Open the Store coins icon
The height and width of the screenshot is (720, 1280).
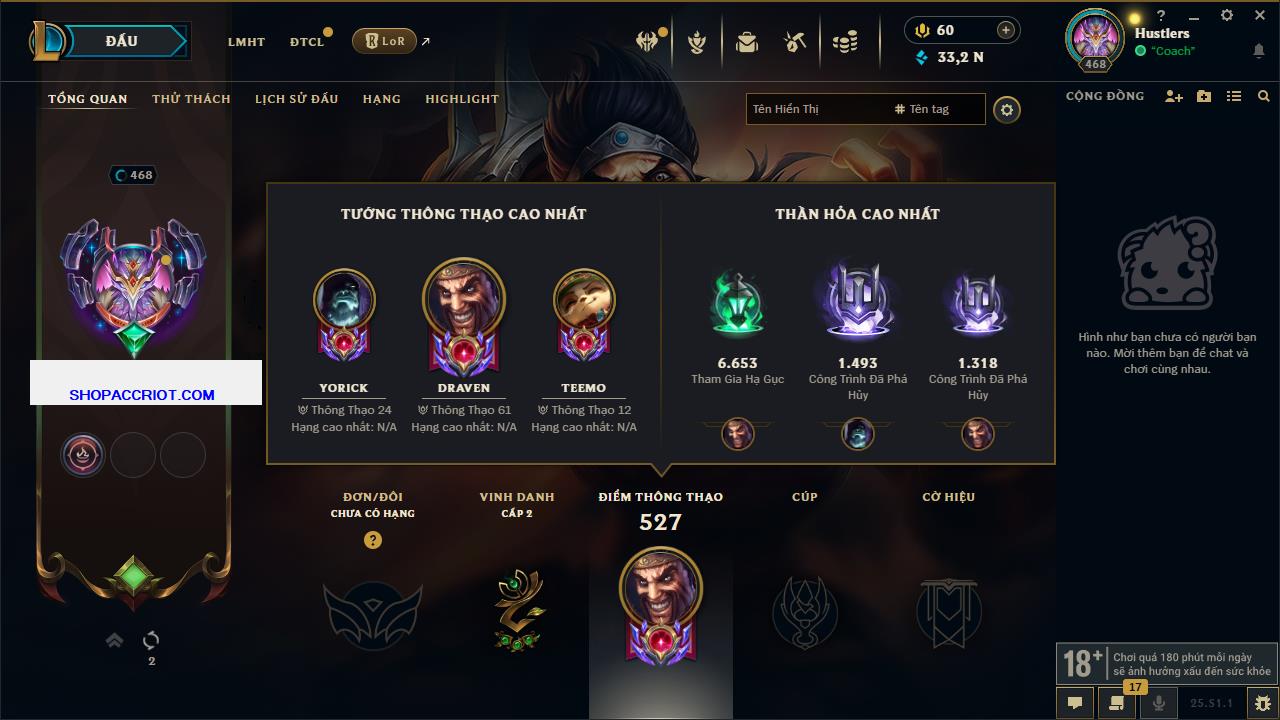(845, 42)
